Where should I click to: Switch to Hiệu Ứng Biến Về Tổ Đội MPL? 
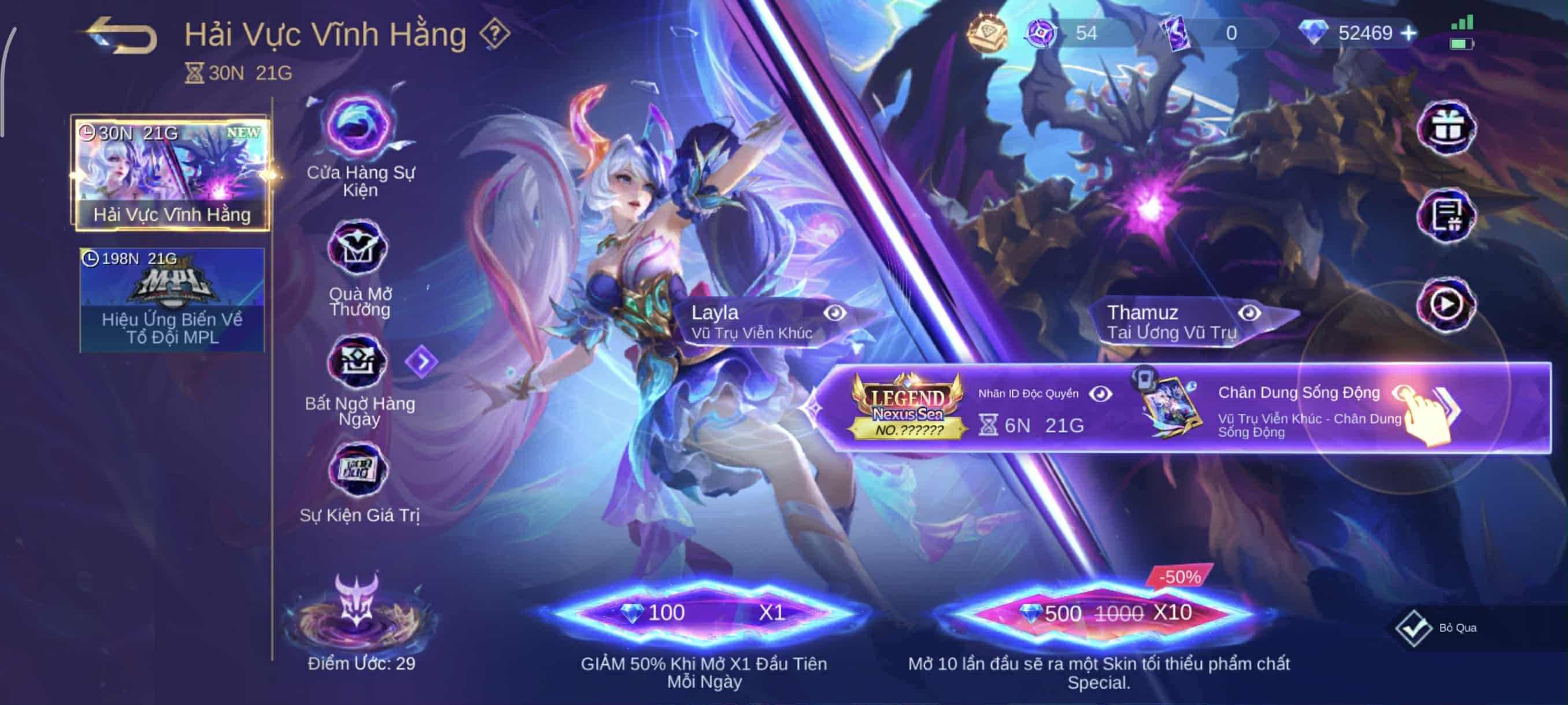pos(172,300)
